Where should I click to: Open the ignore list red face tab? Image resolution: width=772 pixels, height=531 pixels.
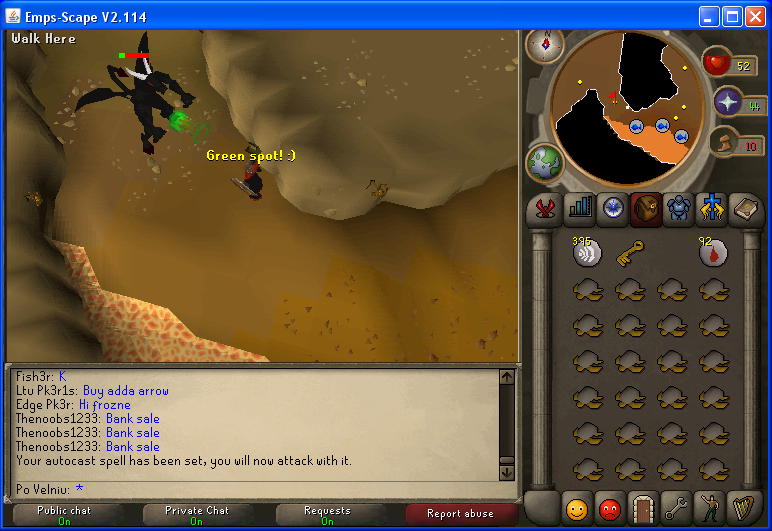(x=609, y=507)
